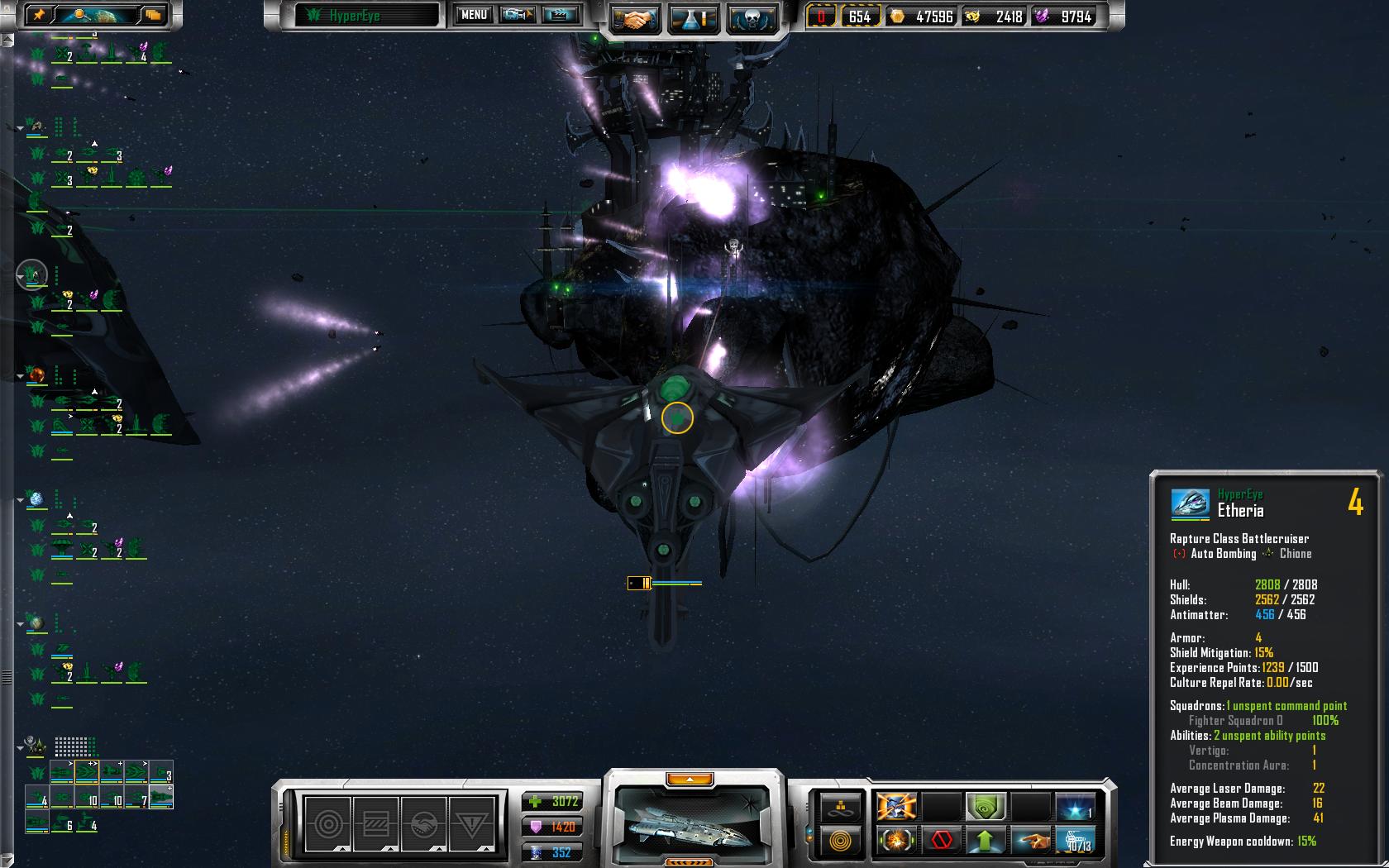Screen dimensions: 1389x868
Task: Collapse the pirate fleet group arrow
Action: click(21, 748)
